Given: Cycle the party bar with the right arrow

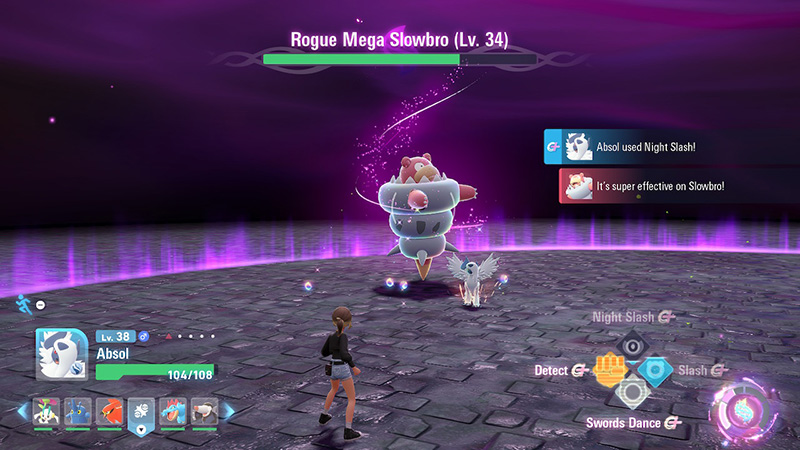Looking at the screenshot, I should (x=229, y=411).
